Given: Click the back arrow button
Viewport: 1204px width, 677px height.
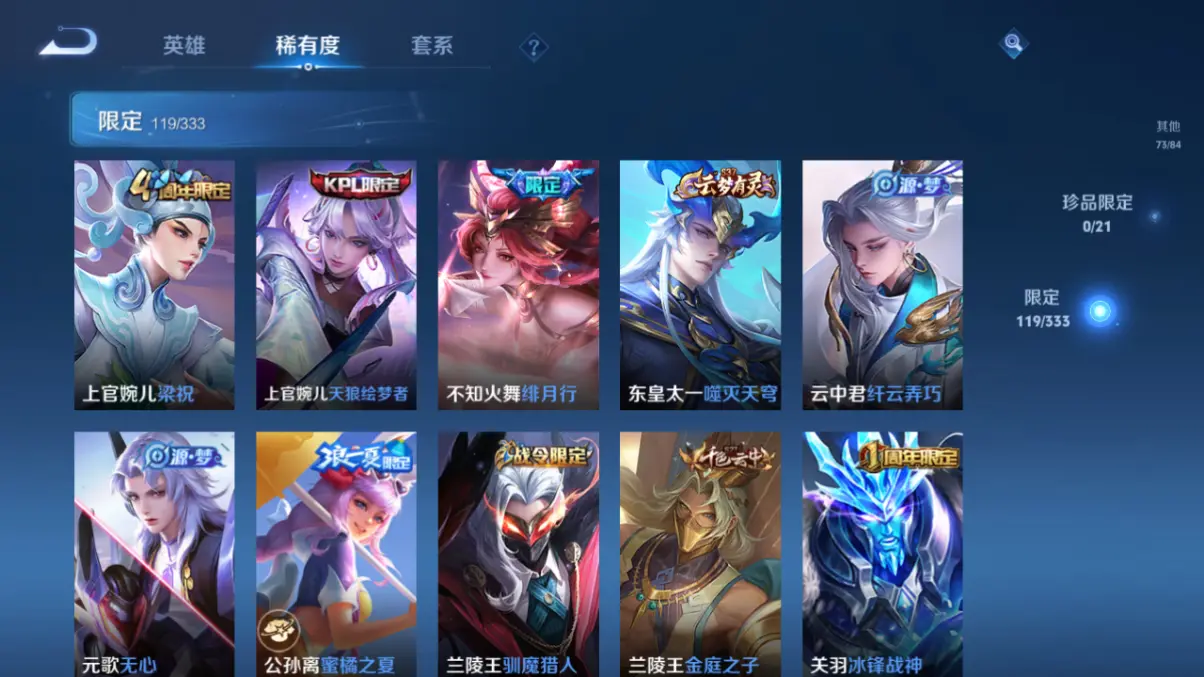Looking at the screenshot, I should pyautogui.click(x=68, y=42).
